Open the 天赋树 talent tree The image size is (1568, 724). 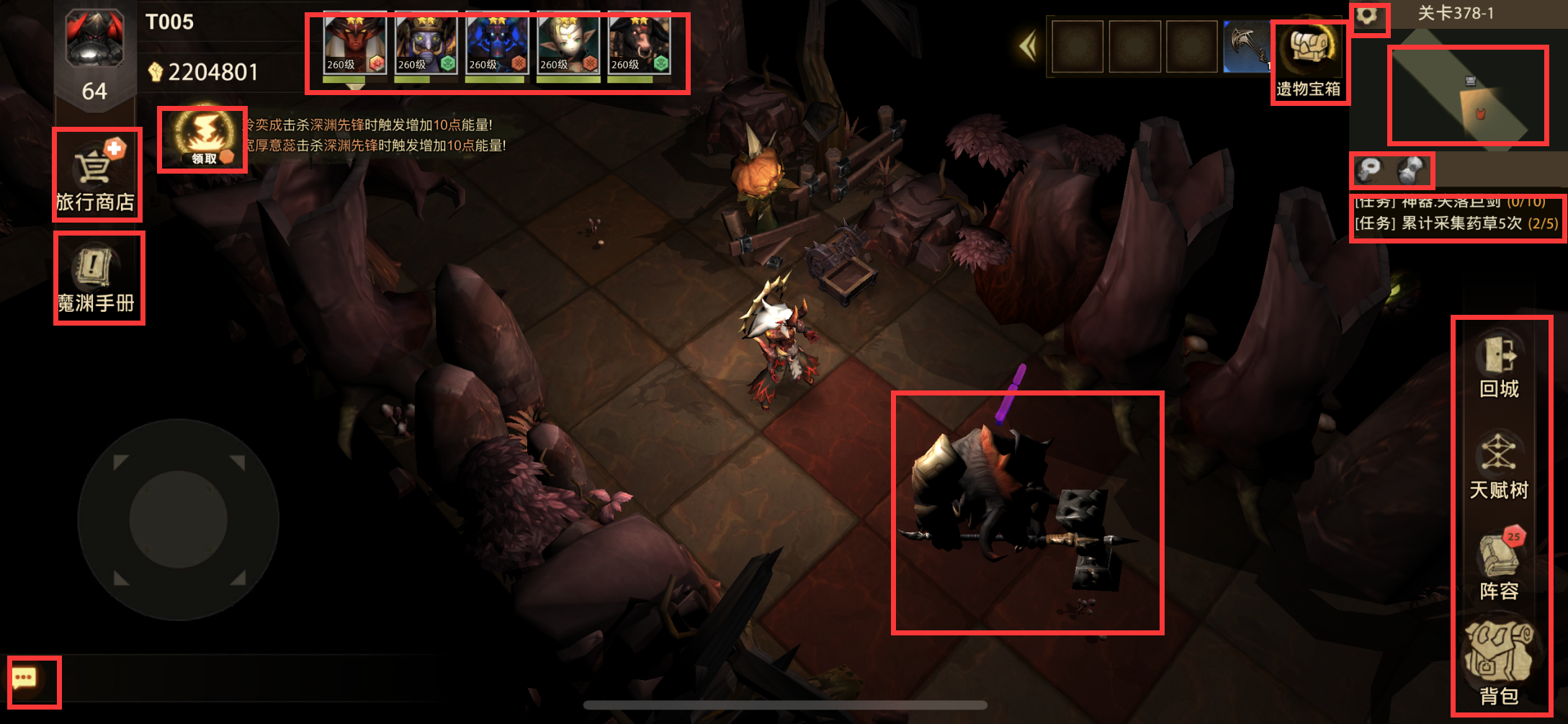[1499, 467]
